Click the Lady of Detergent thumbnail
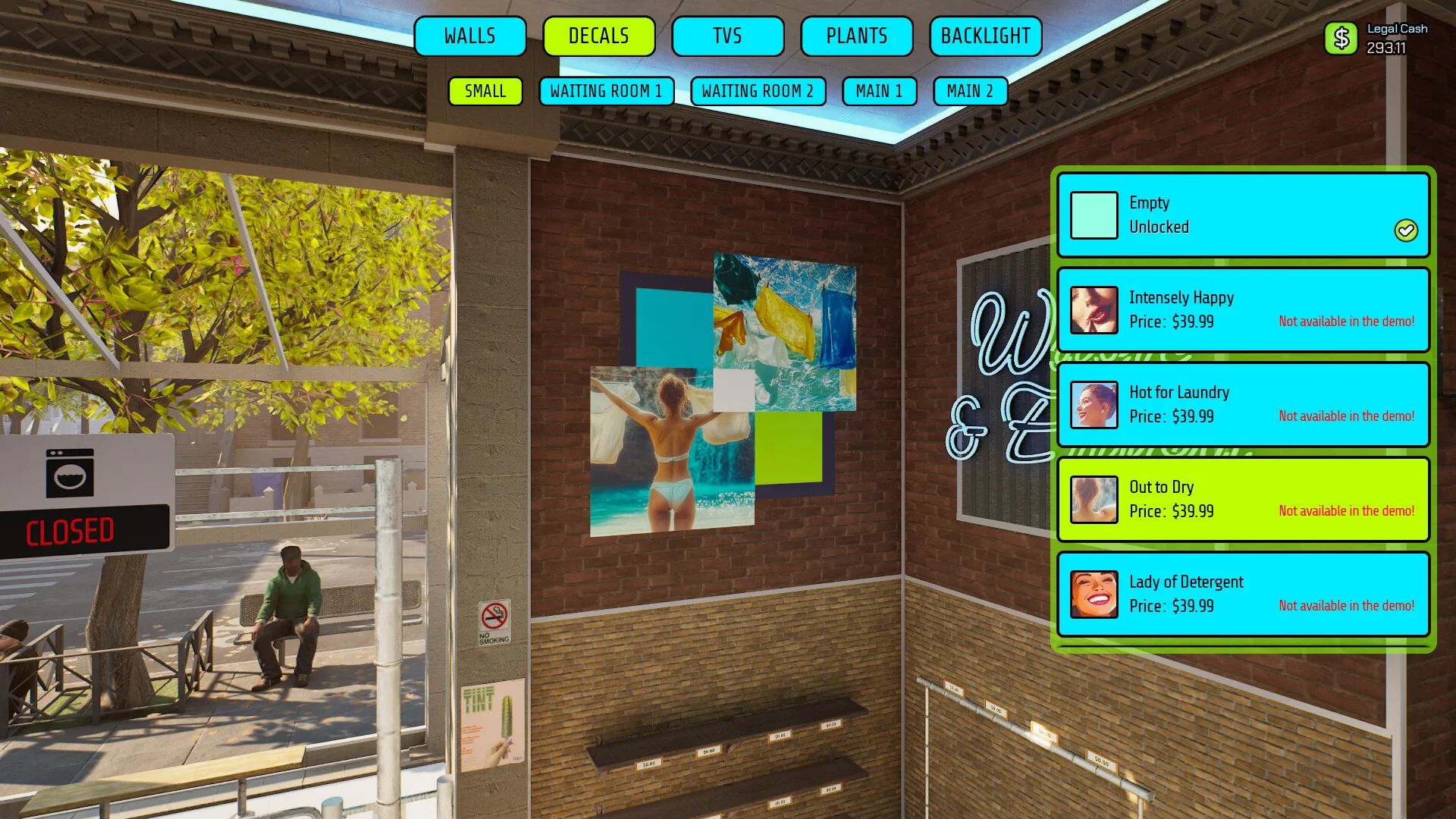Screen dimensions: 1456x819 click(1094, 595)
